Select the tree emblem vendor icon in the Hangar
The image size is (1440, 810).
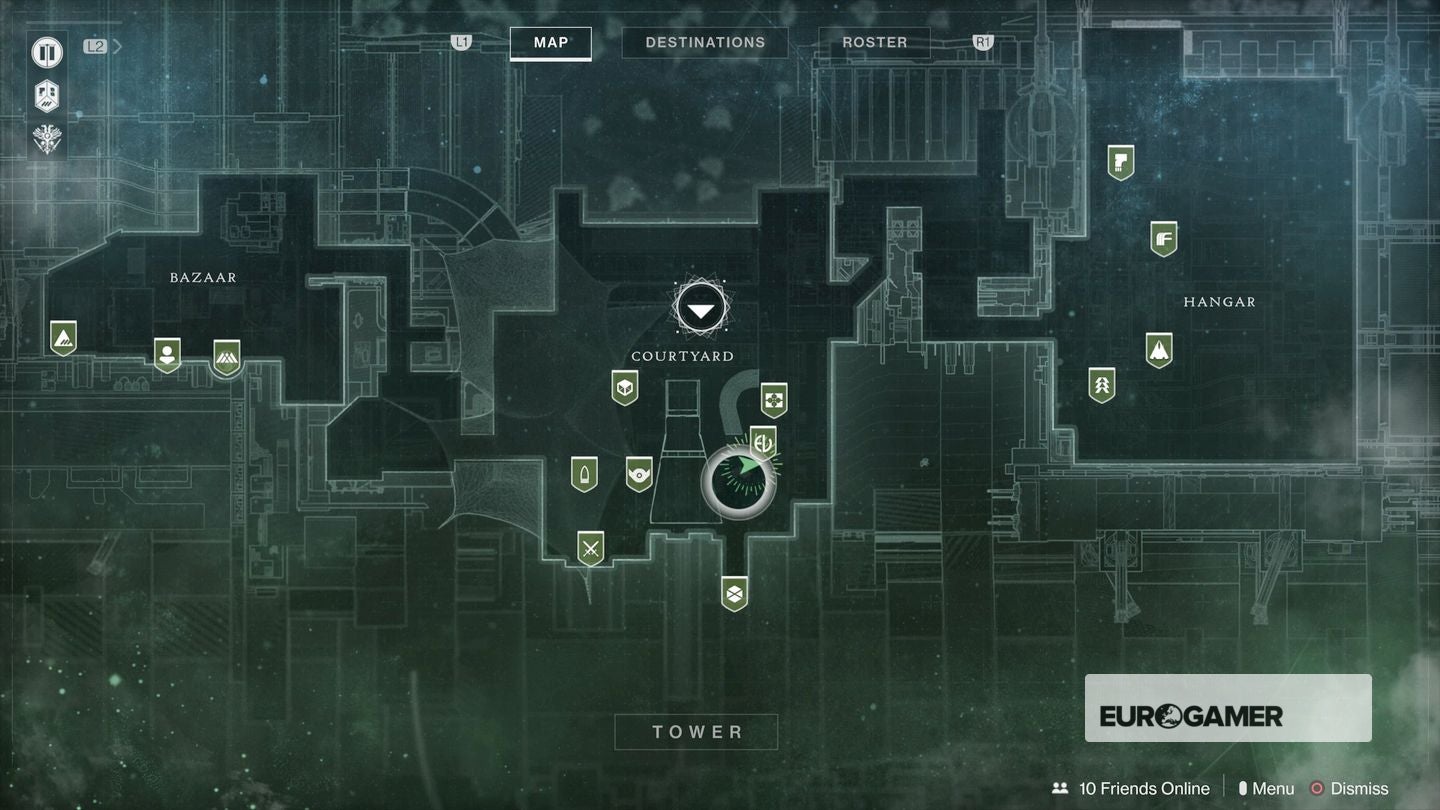pos(1102,383)
